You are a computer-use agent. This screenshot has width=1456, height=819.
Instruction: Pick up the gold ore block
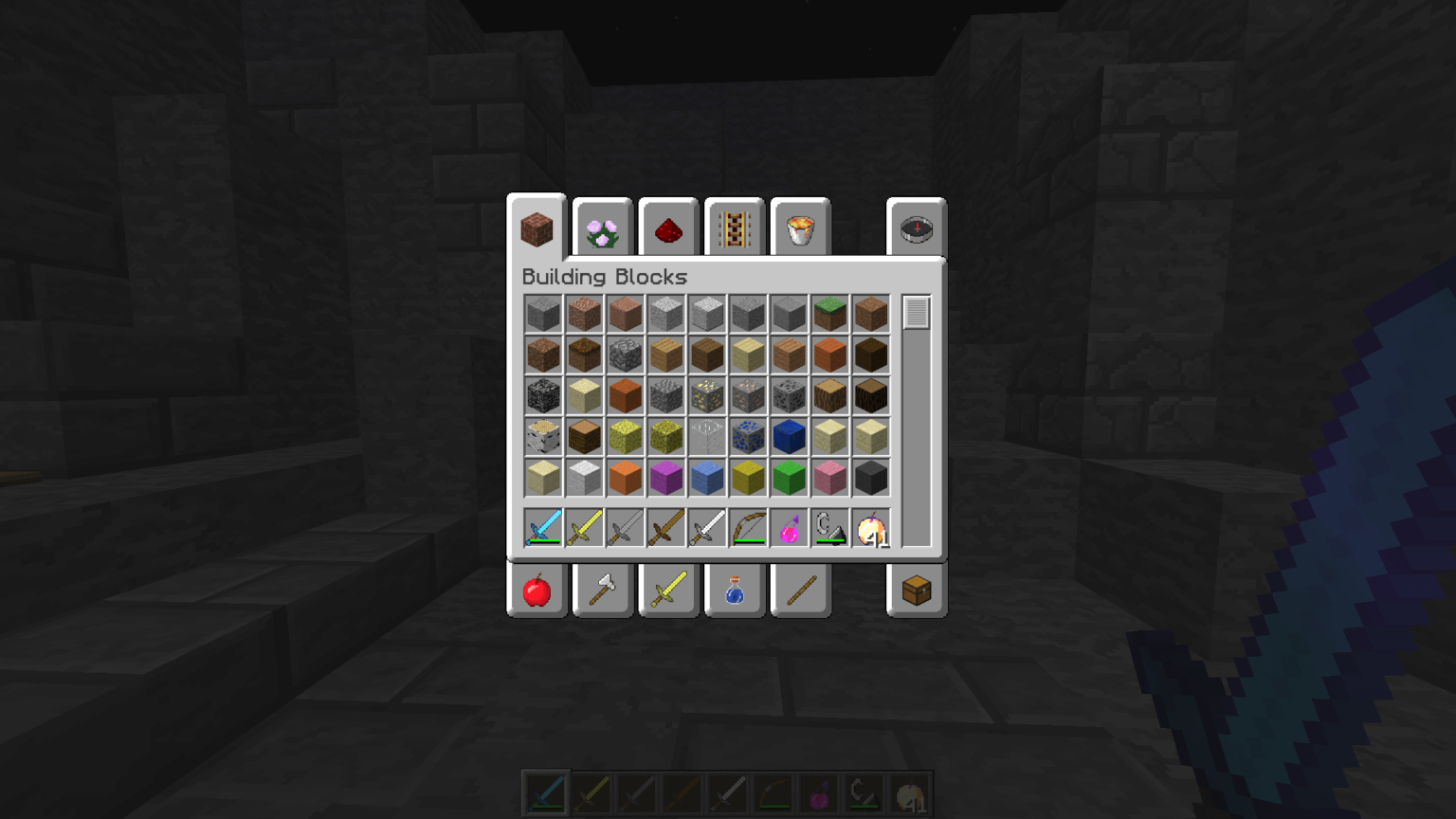[706, 395]
